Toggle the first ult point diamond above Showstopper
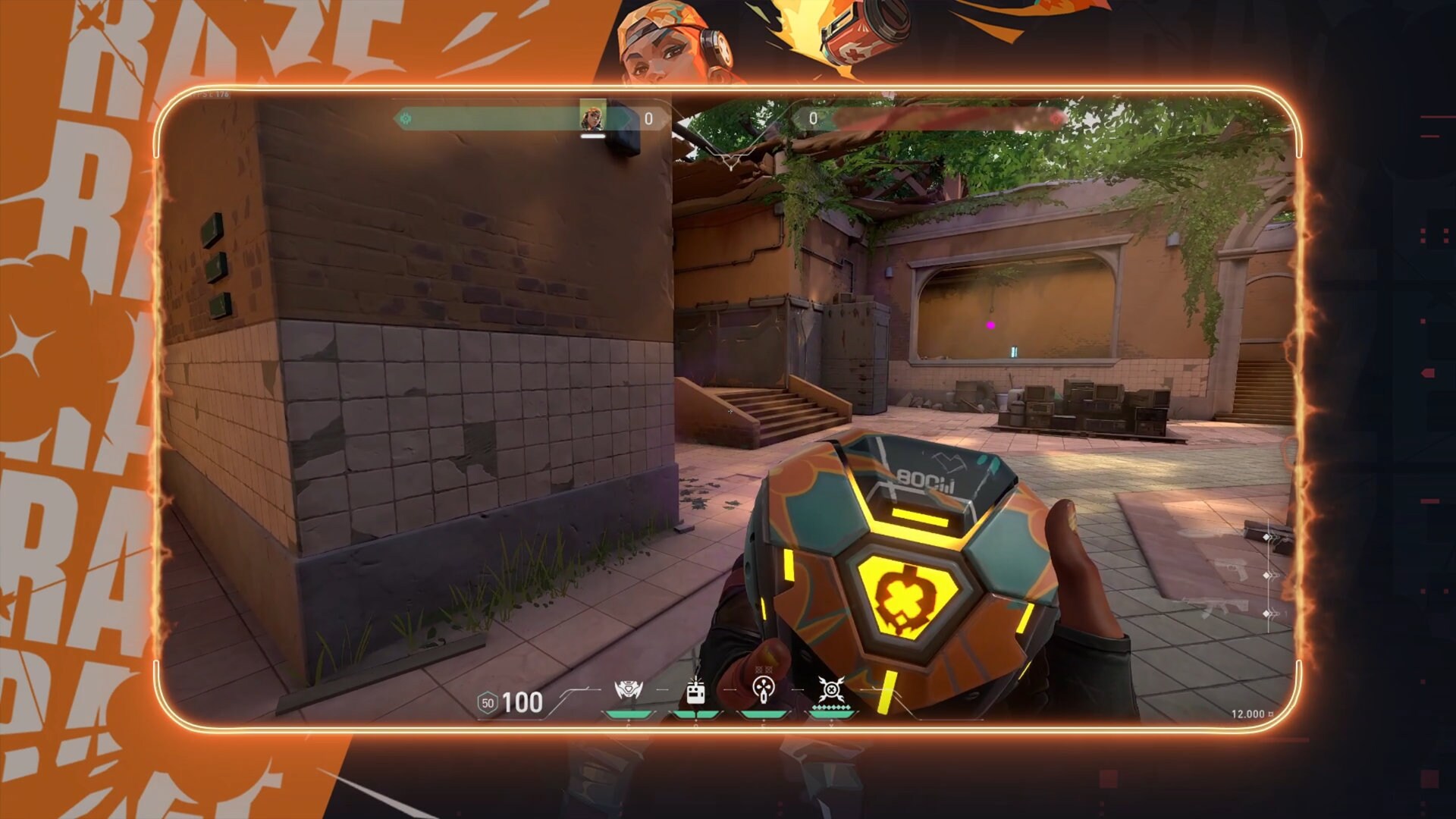 click(814, 707)
